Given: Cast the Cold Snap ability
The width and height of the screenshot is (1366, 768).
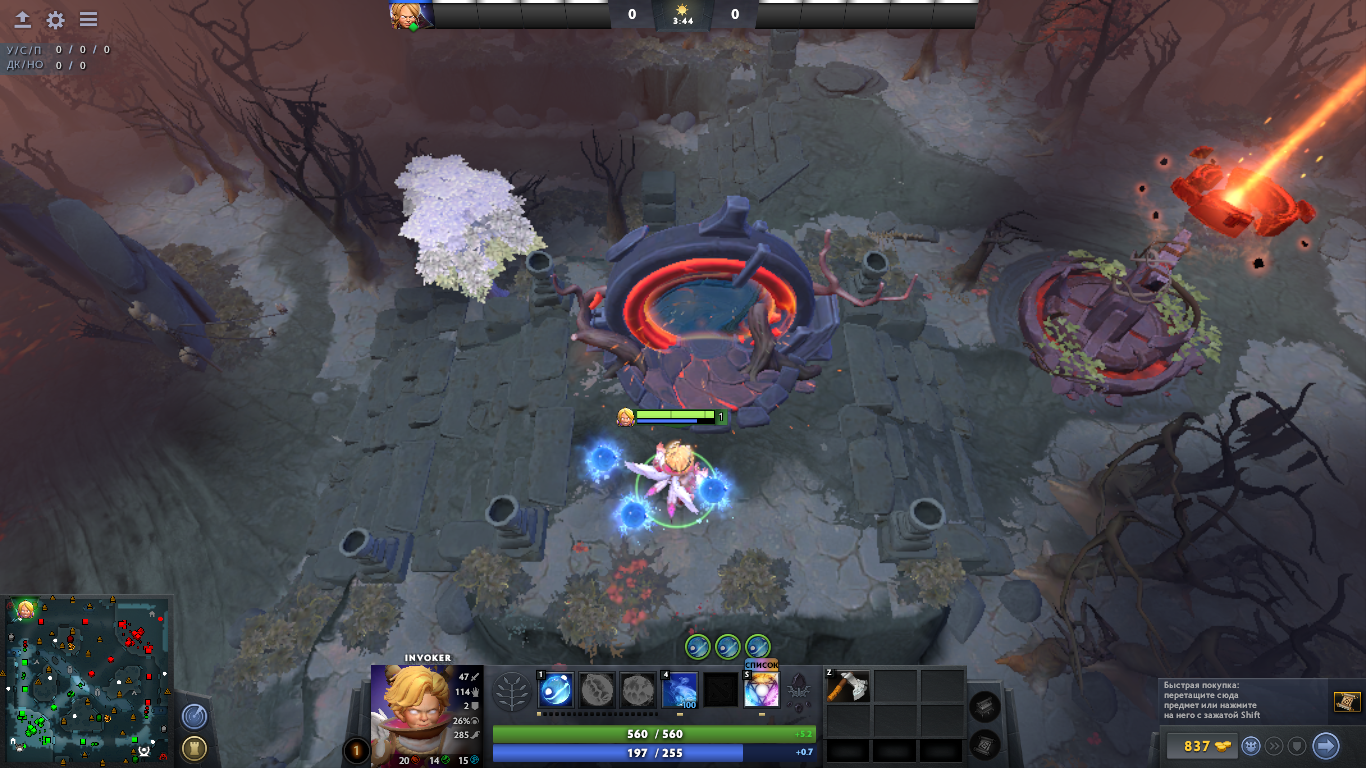Looking at the screenshot, I should [680, 690].
